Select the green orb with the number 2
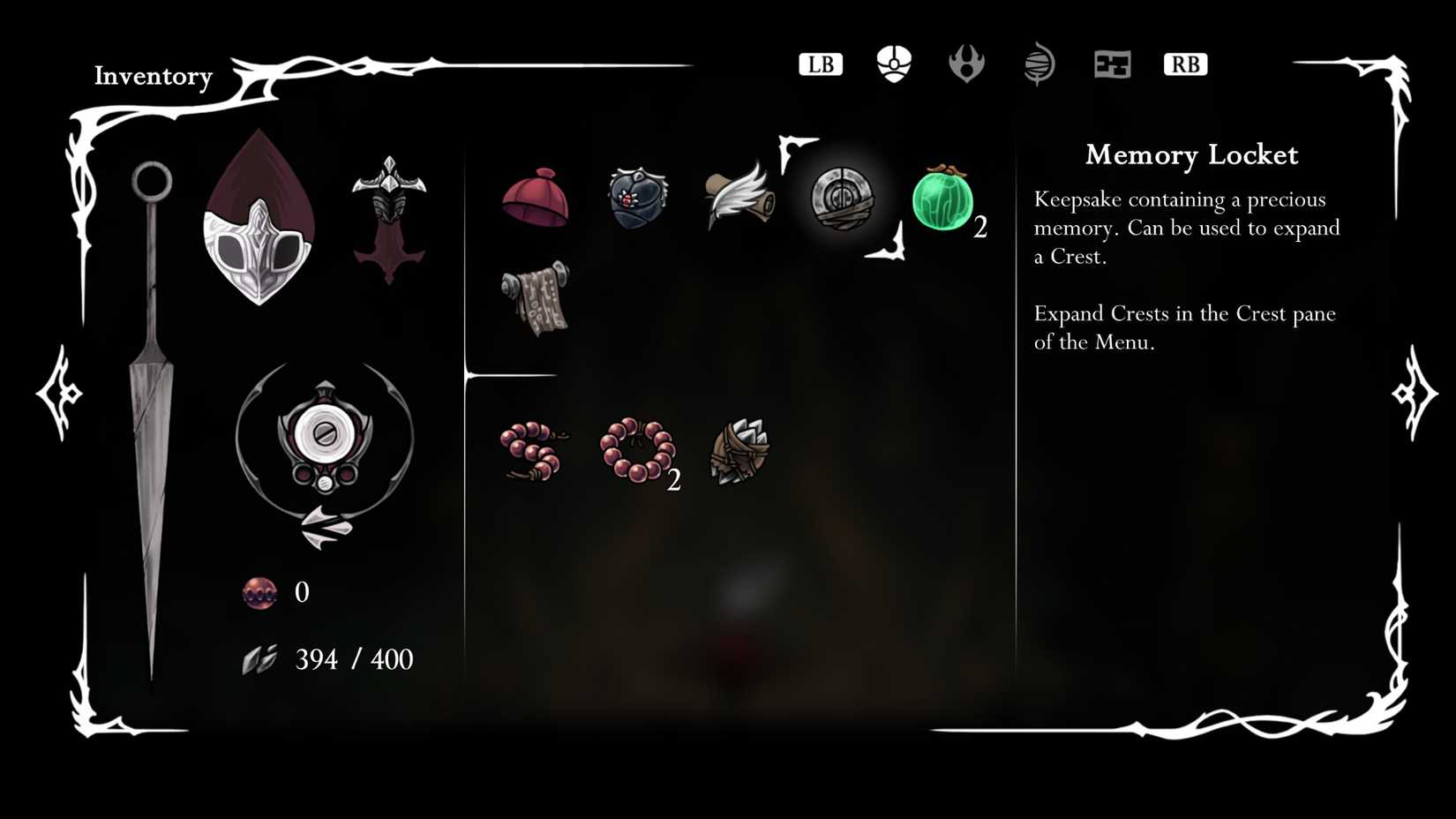This screenshot has height=819, width=1456. (942, 204)
